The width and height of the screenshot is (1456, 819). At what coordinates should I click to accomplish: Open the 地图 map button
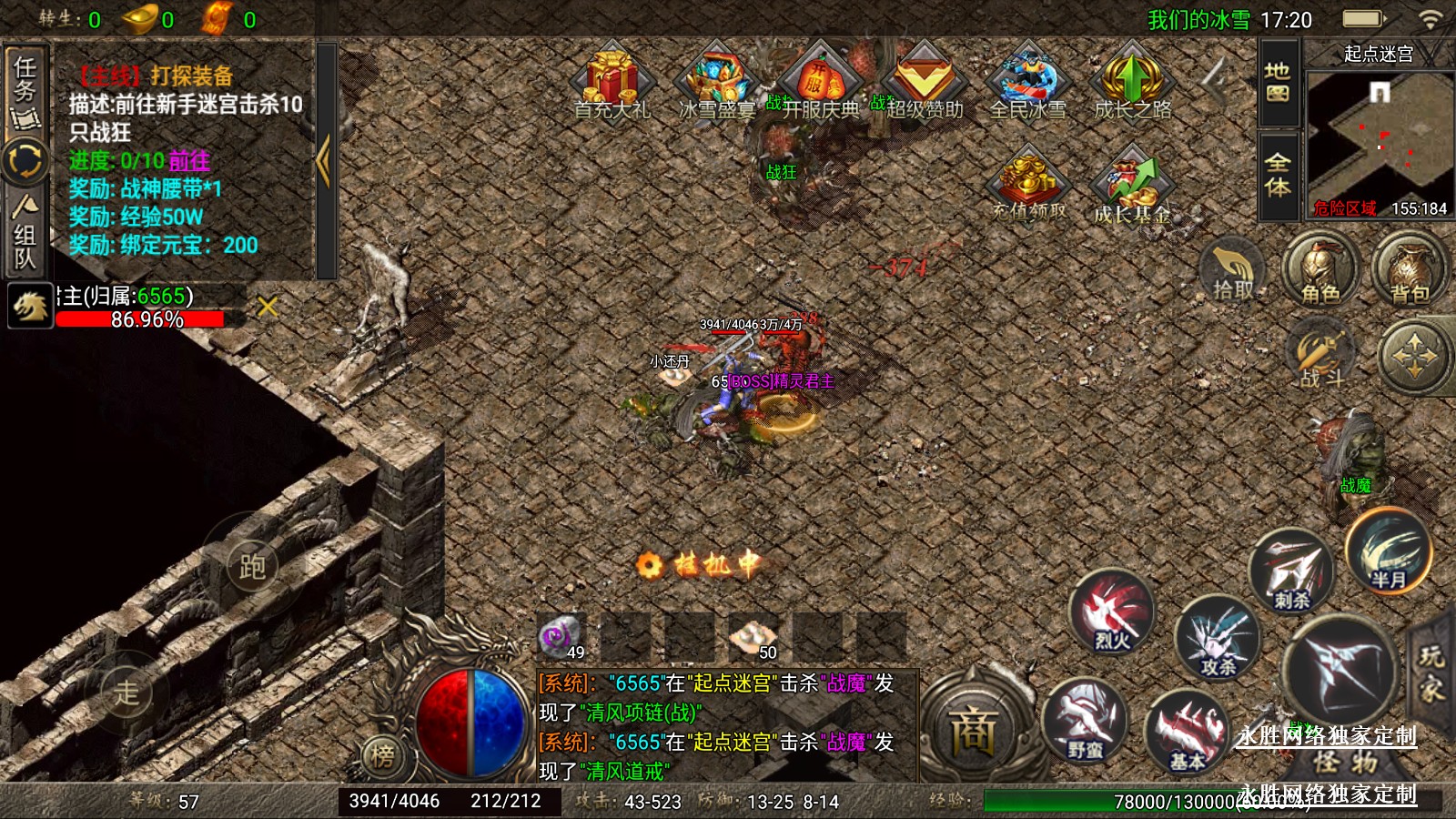[1278, 82]
